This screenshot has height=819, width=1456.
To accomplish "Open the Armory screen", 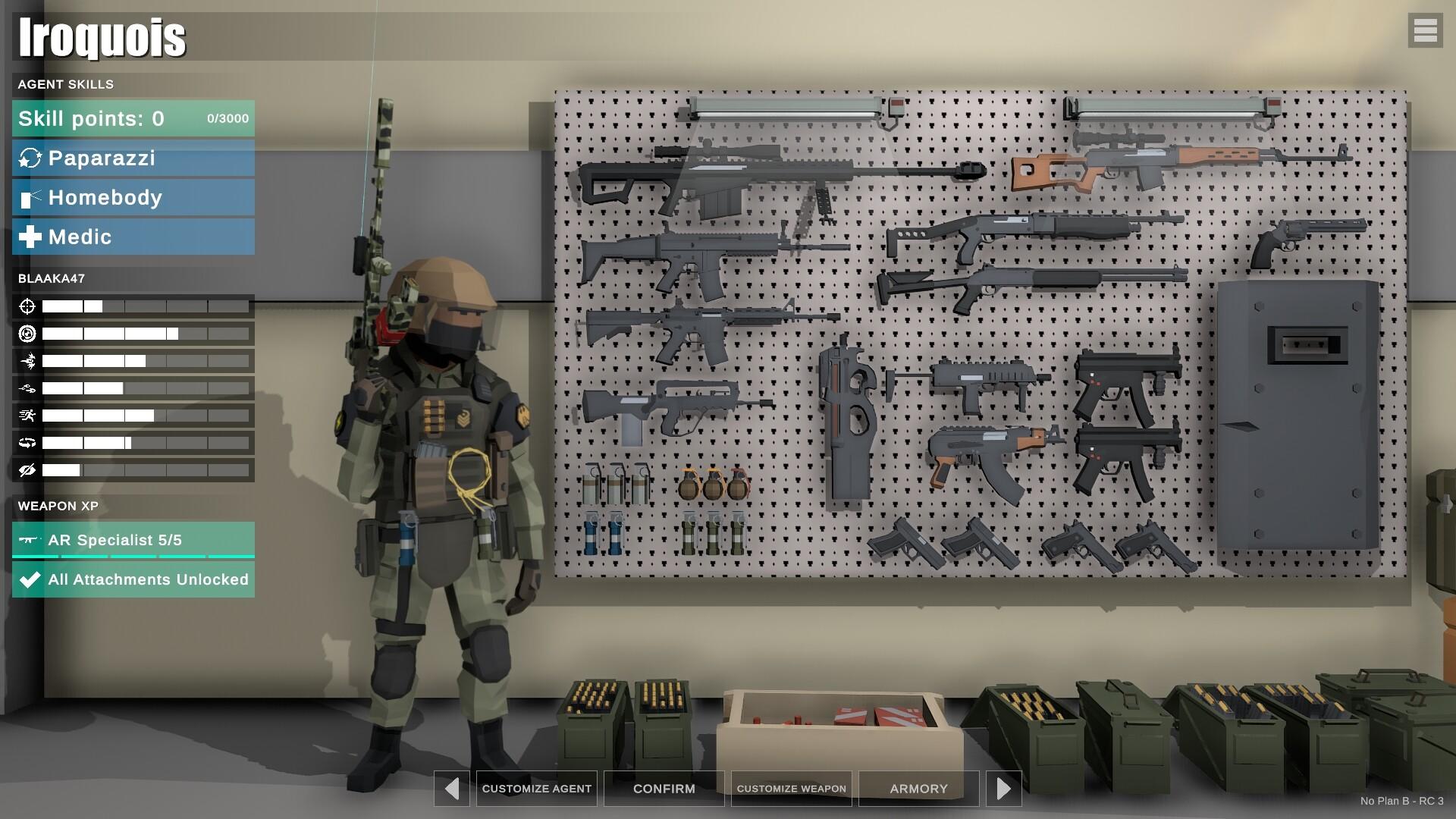I will [x=918, y=789].
